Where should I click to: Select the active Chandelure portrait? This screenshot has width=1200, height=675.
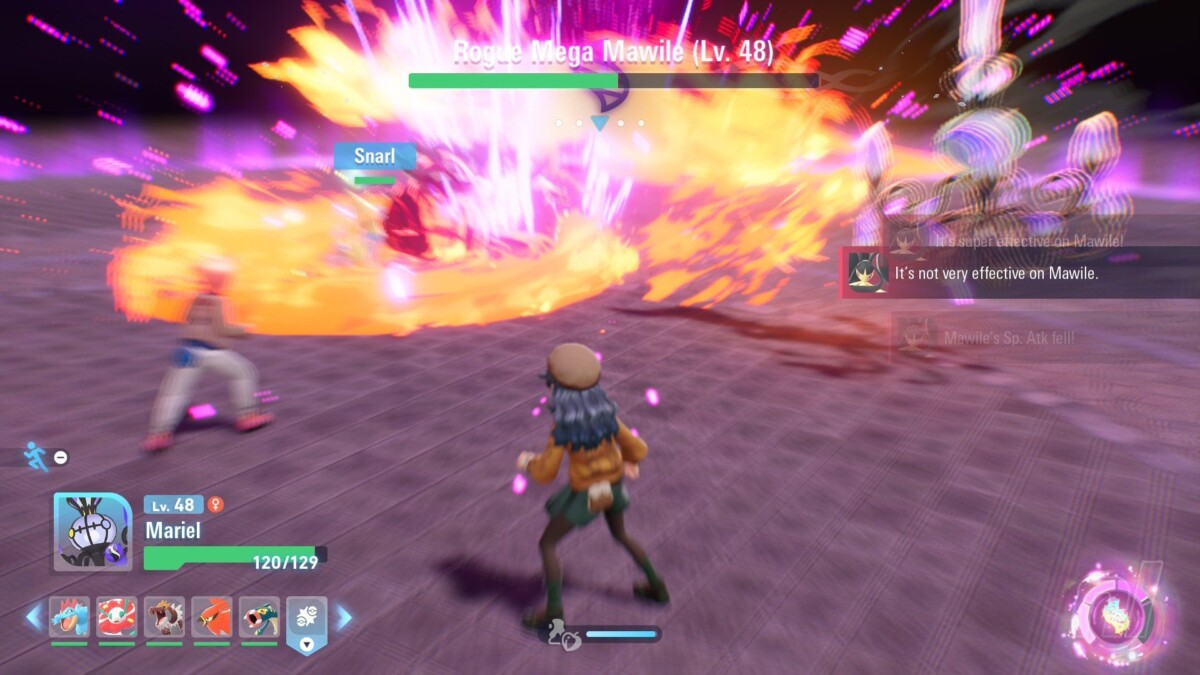pyautogui.click(x=92, y=532)
